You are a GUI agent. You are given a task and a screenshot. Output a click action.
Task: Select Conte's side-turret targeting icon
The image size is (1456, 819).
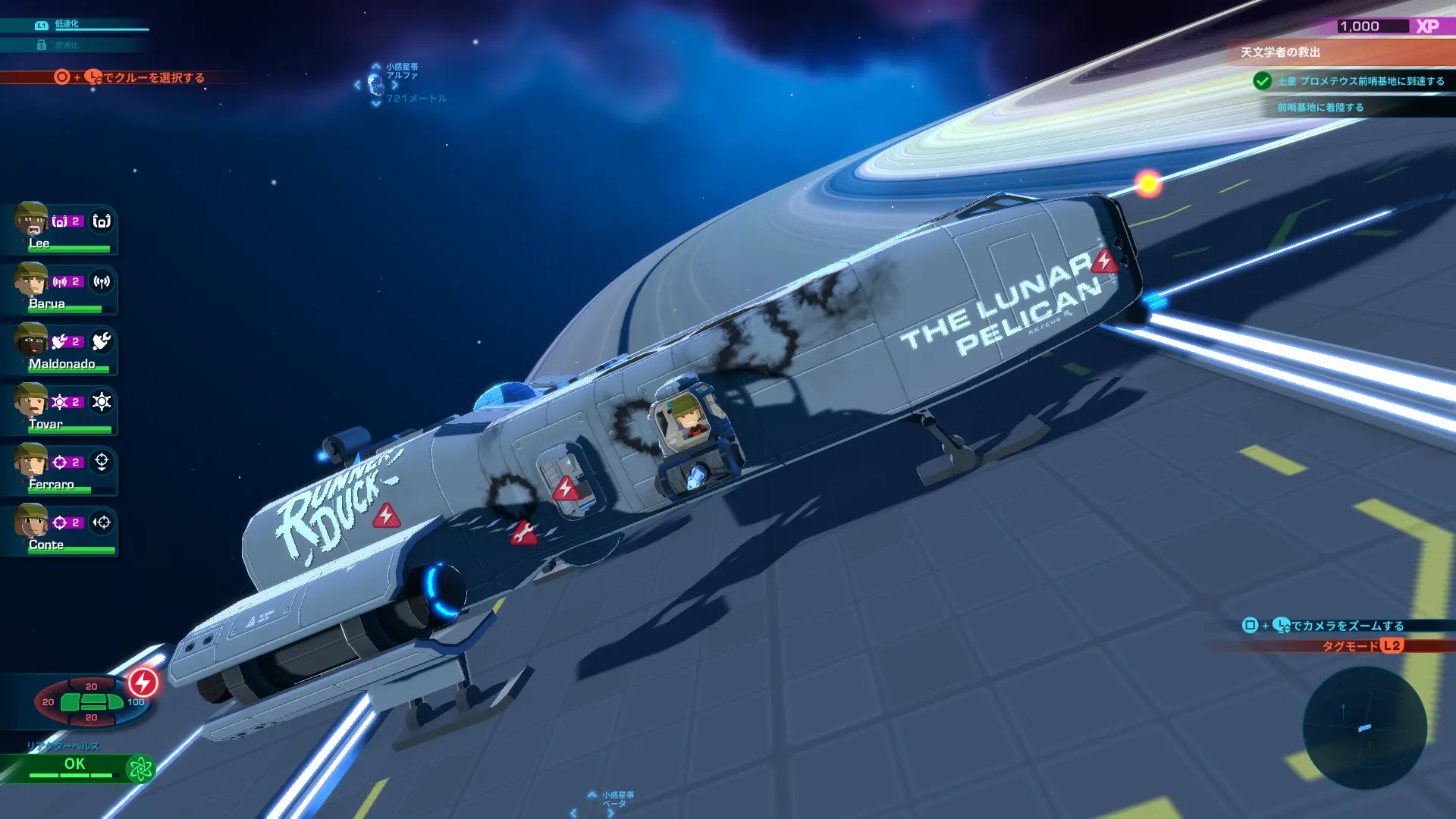(x=102, y=522)
